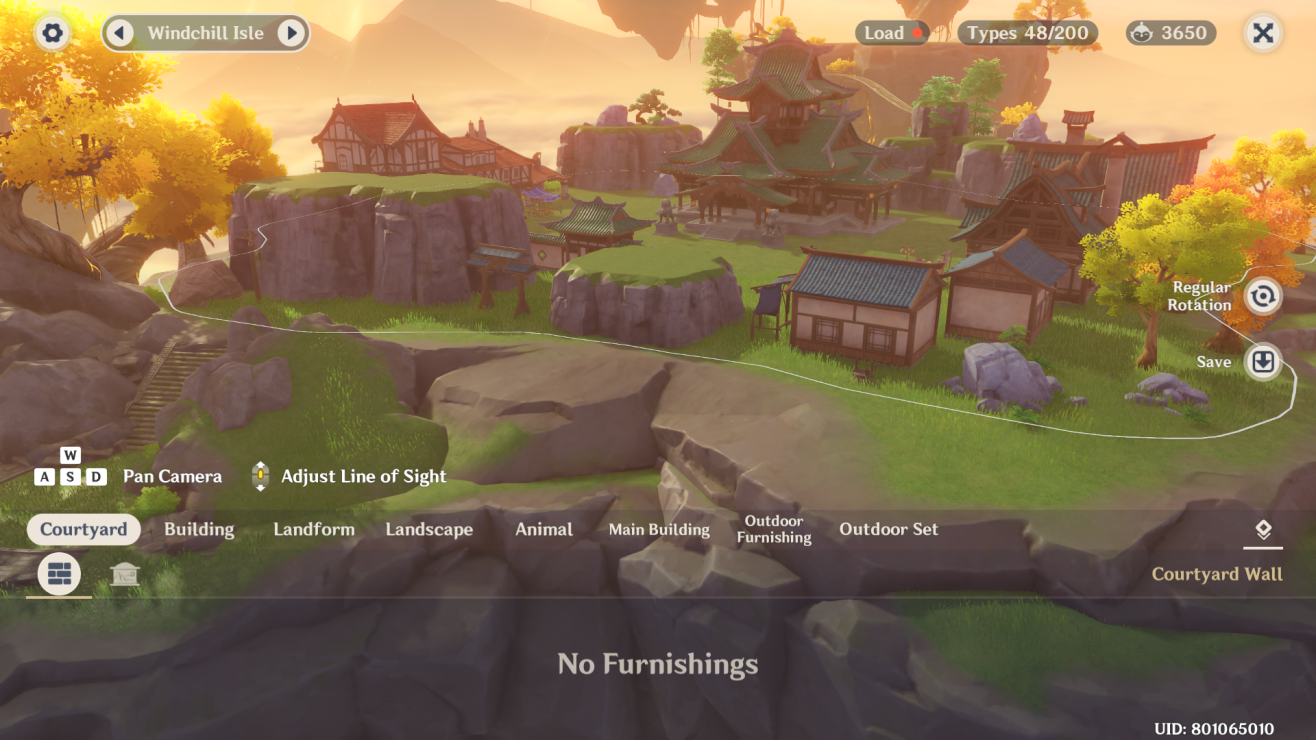The height and width of the screenshot is (740, 1316).
Task: Open the settings gear icon
Action: click(51, 33)
